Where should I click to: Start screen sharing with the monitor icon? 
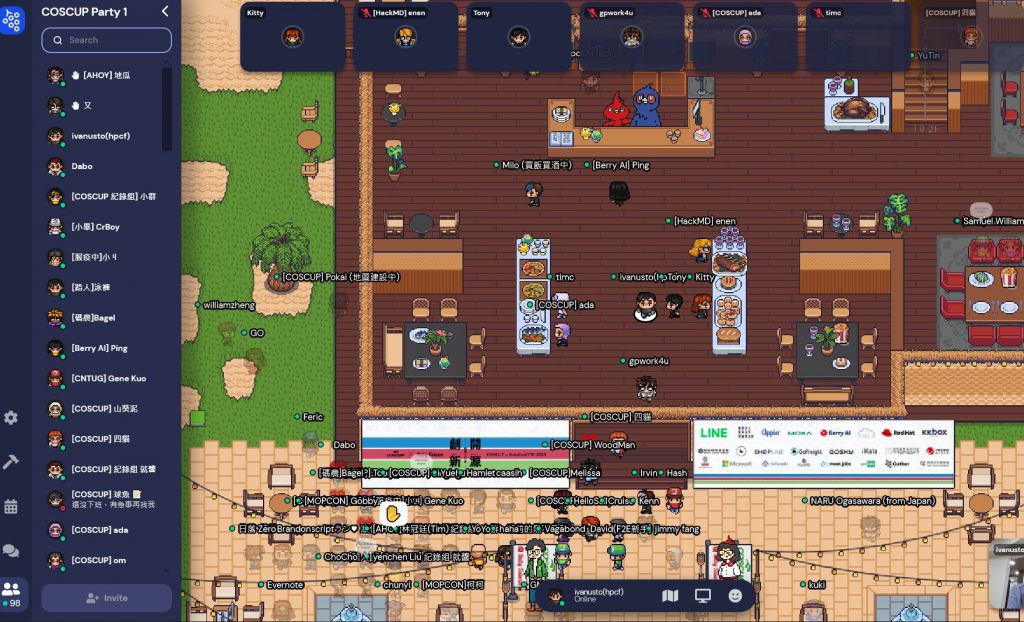tap(703, 596)
